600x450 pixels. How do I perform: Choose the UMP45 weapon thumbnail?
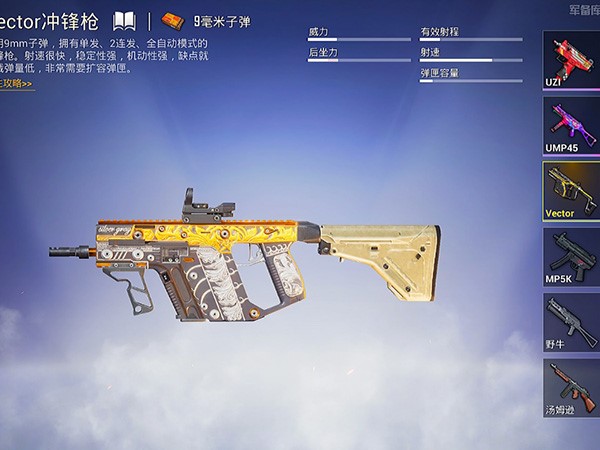[570, 125]
